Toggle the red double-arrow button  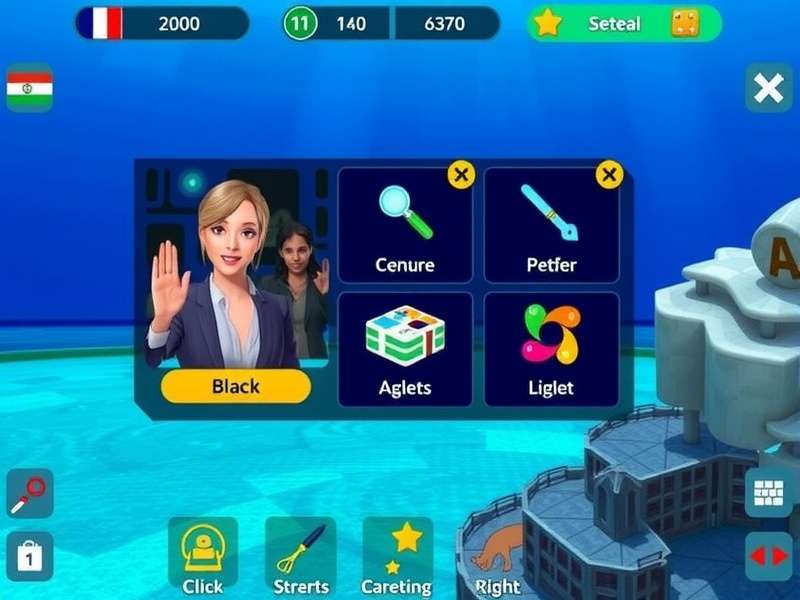click(768, 556)
